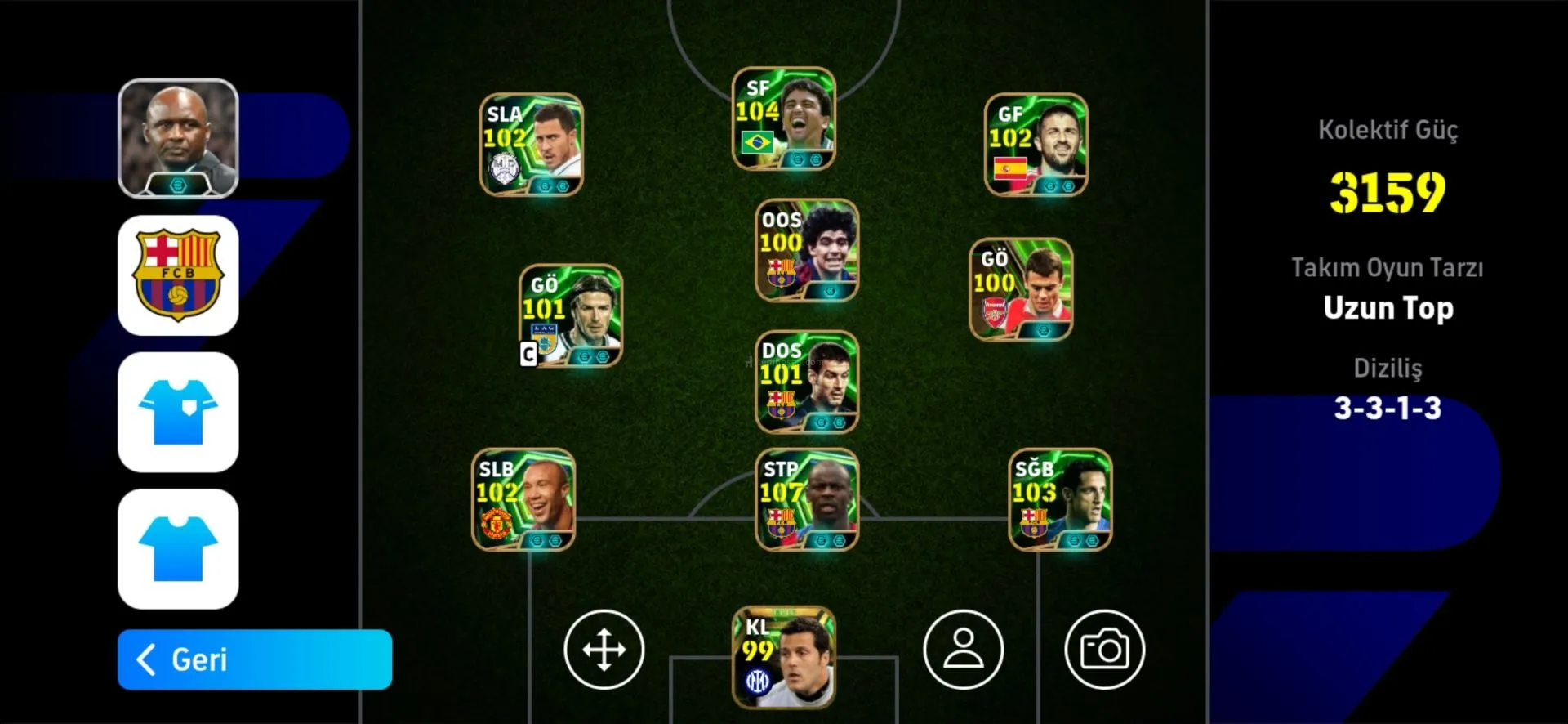The image size is (1568, 724).
Task: Choose the GÖ 101 captain card
Action: point(570,315)
